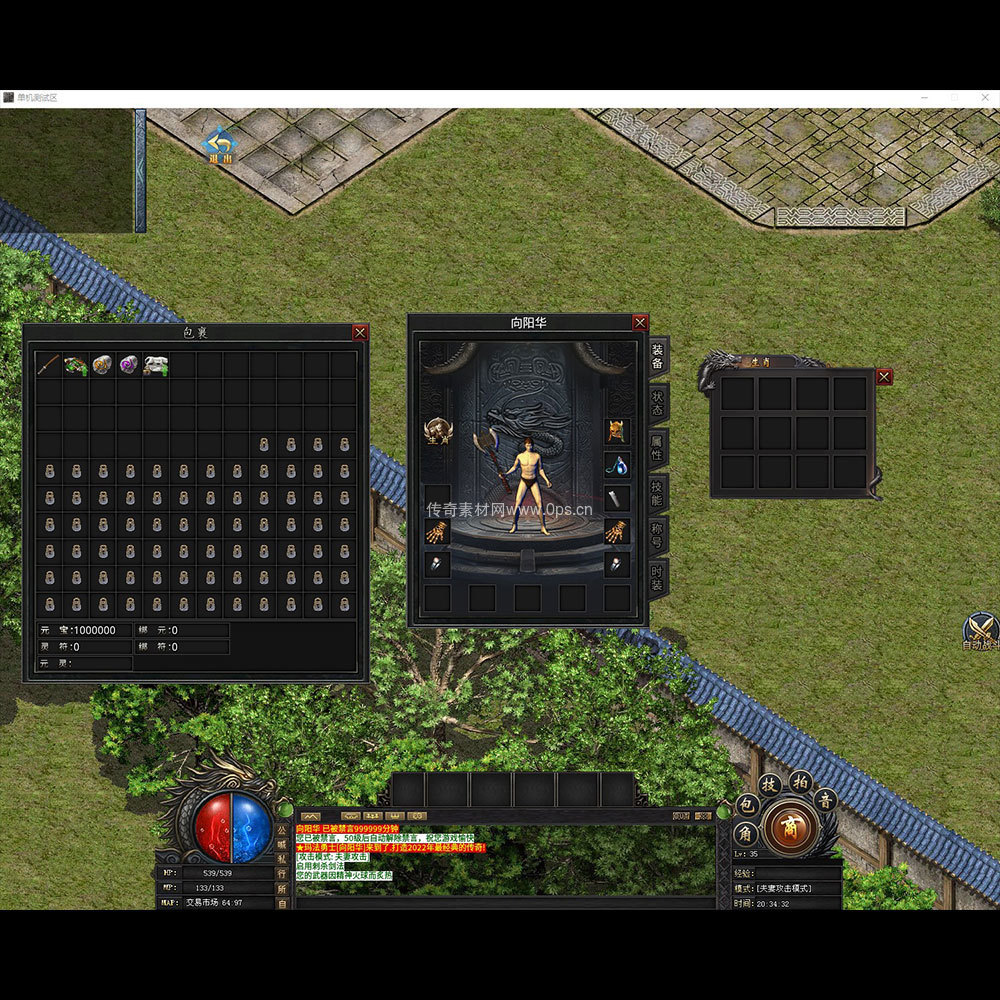Viewport: 1000px width, 1000px height.
Task: Show the 技能 skills tab
Action: pos(657,492)
